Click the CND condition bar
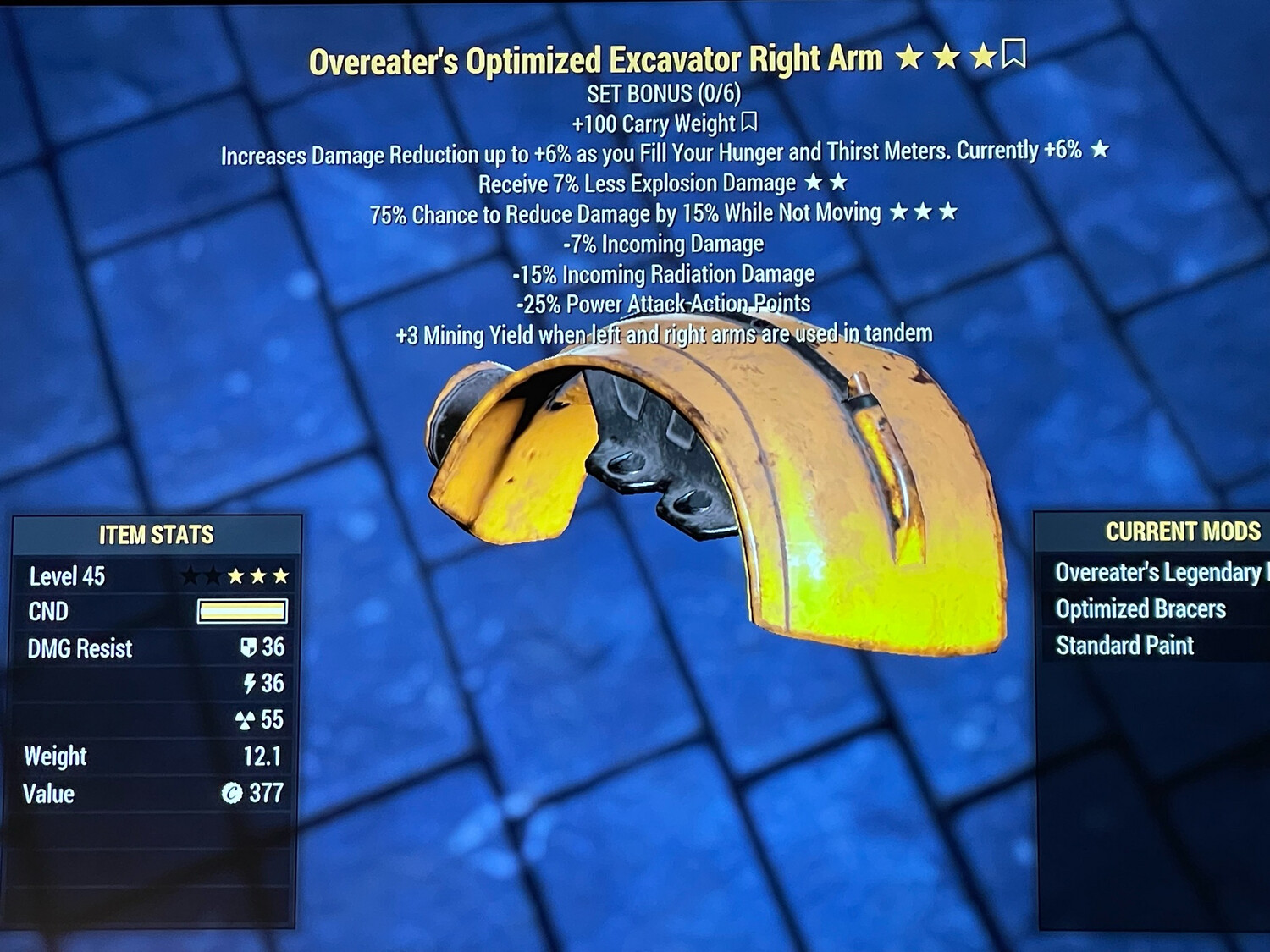1270x952 pixels. [x=241, y=612]
